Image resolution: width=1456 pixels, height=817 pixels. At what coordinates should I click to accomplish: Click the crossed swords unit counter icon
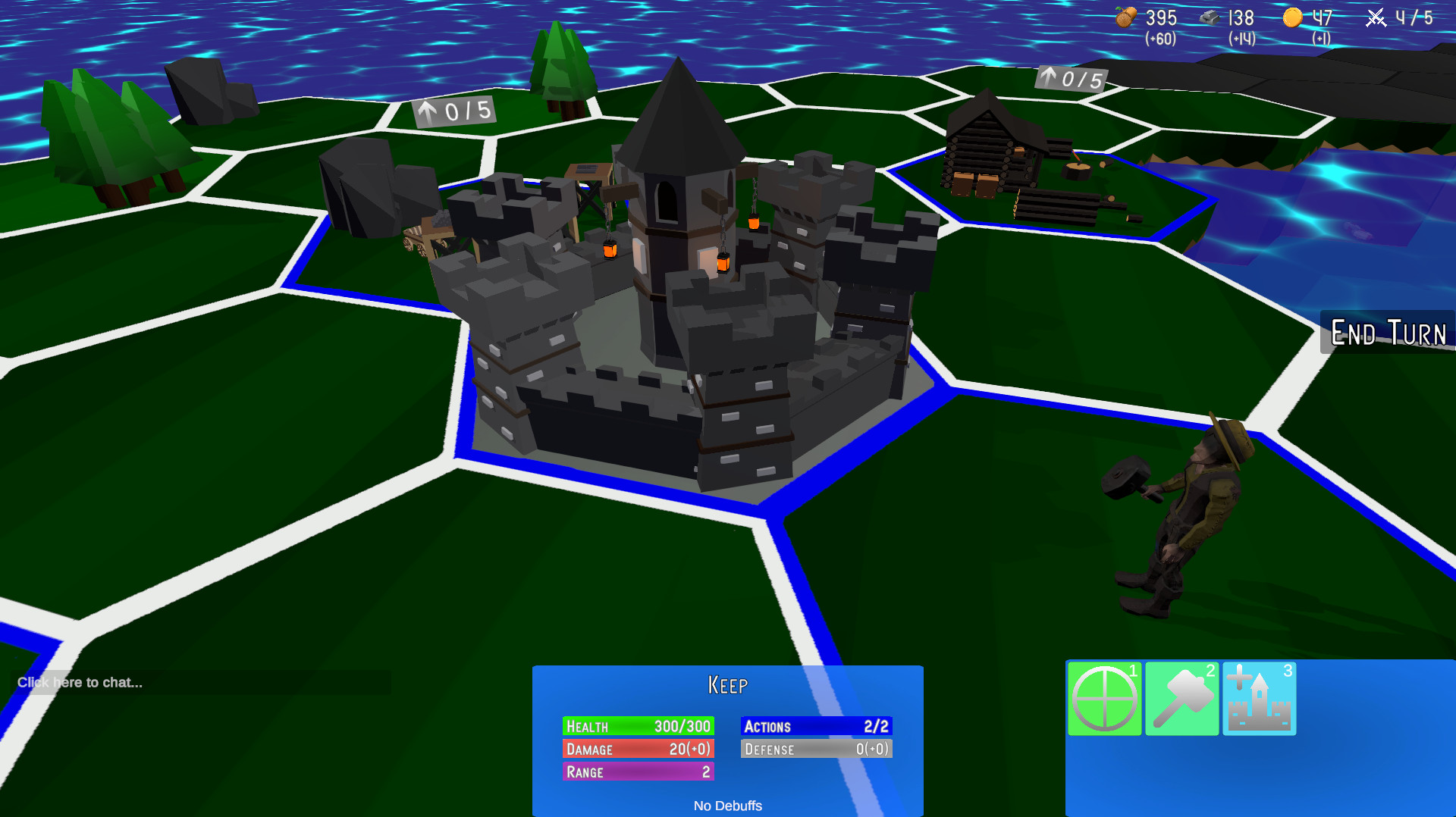[1376, 18]
